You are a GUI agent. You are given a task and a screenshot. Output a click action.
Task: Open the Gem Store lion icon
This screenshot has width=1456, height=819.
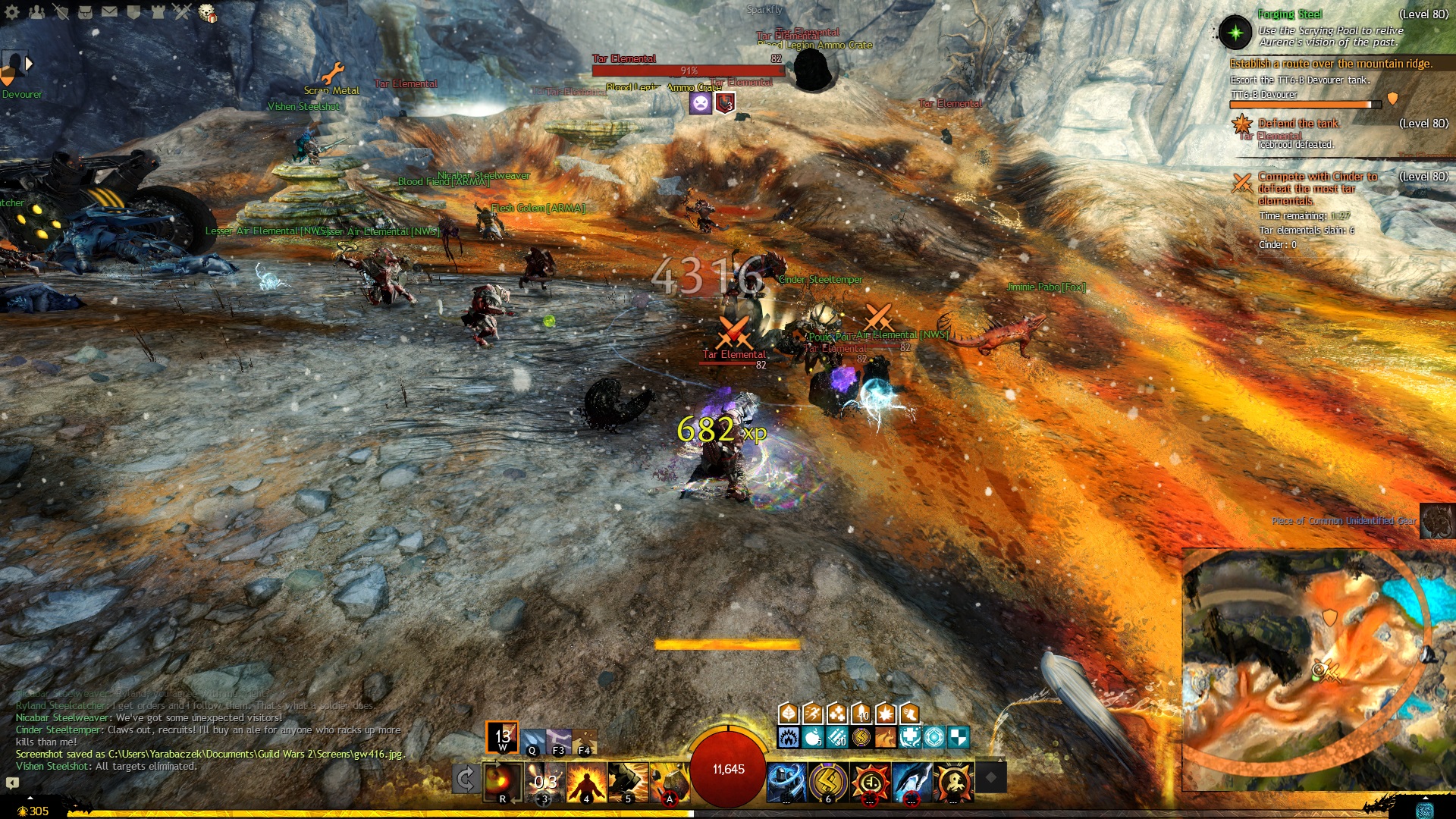207,12
